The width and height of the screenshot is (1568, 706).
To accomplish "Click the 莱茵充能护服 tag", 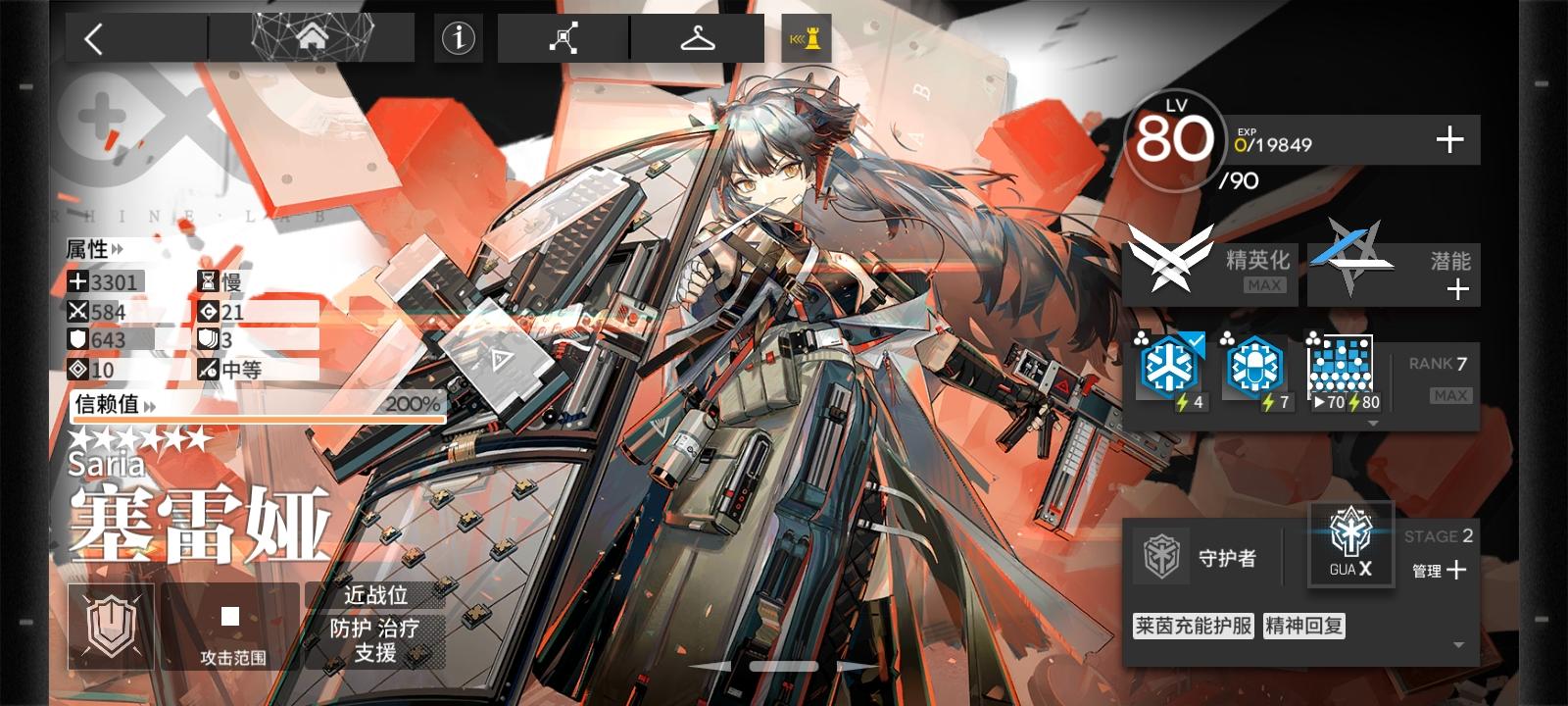I will pos(1192,625).
